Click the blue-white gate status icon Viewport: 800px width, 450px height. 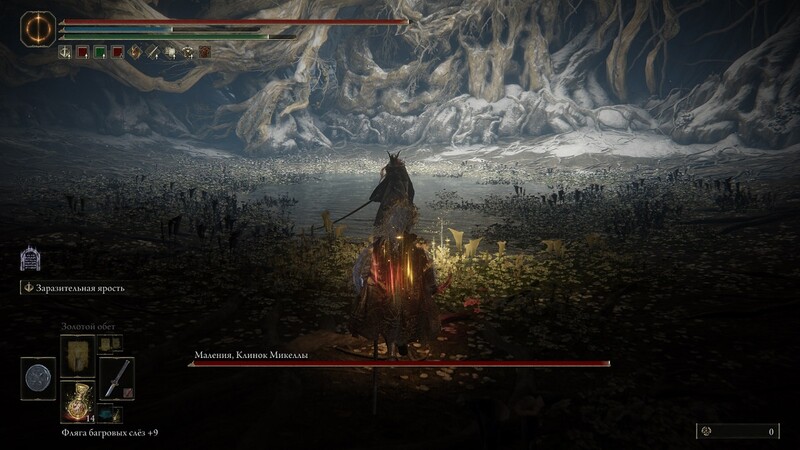(30, 259)
